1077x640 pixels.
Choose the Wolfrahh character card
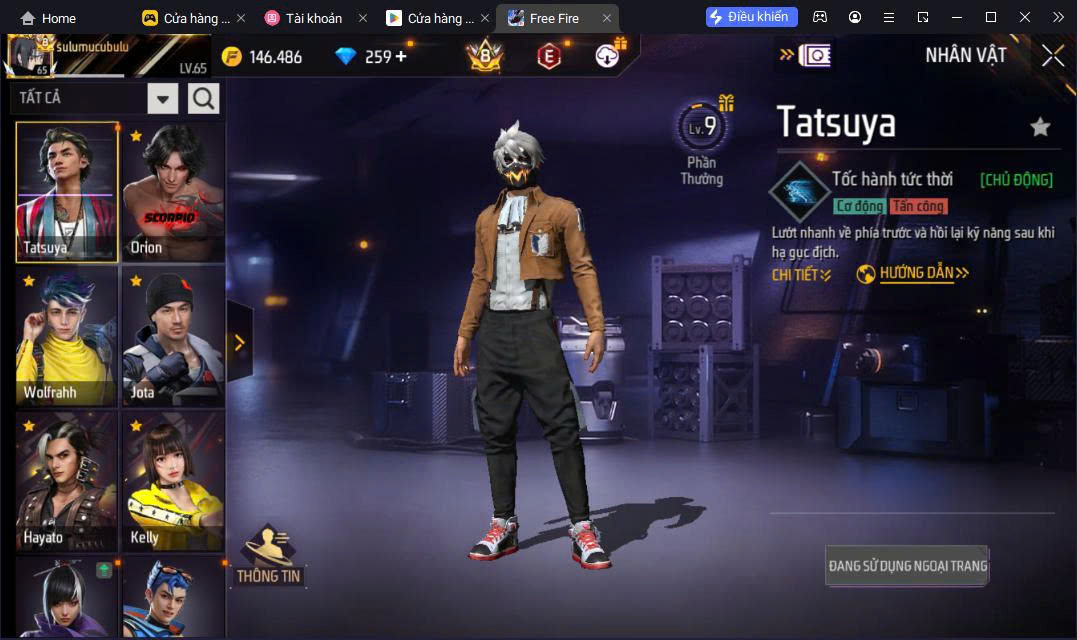(66, 337)
